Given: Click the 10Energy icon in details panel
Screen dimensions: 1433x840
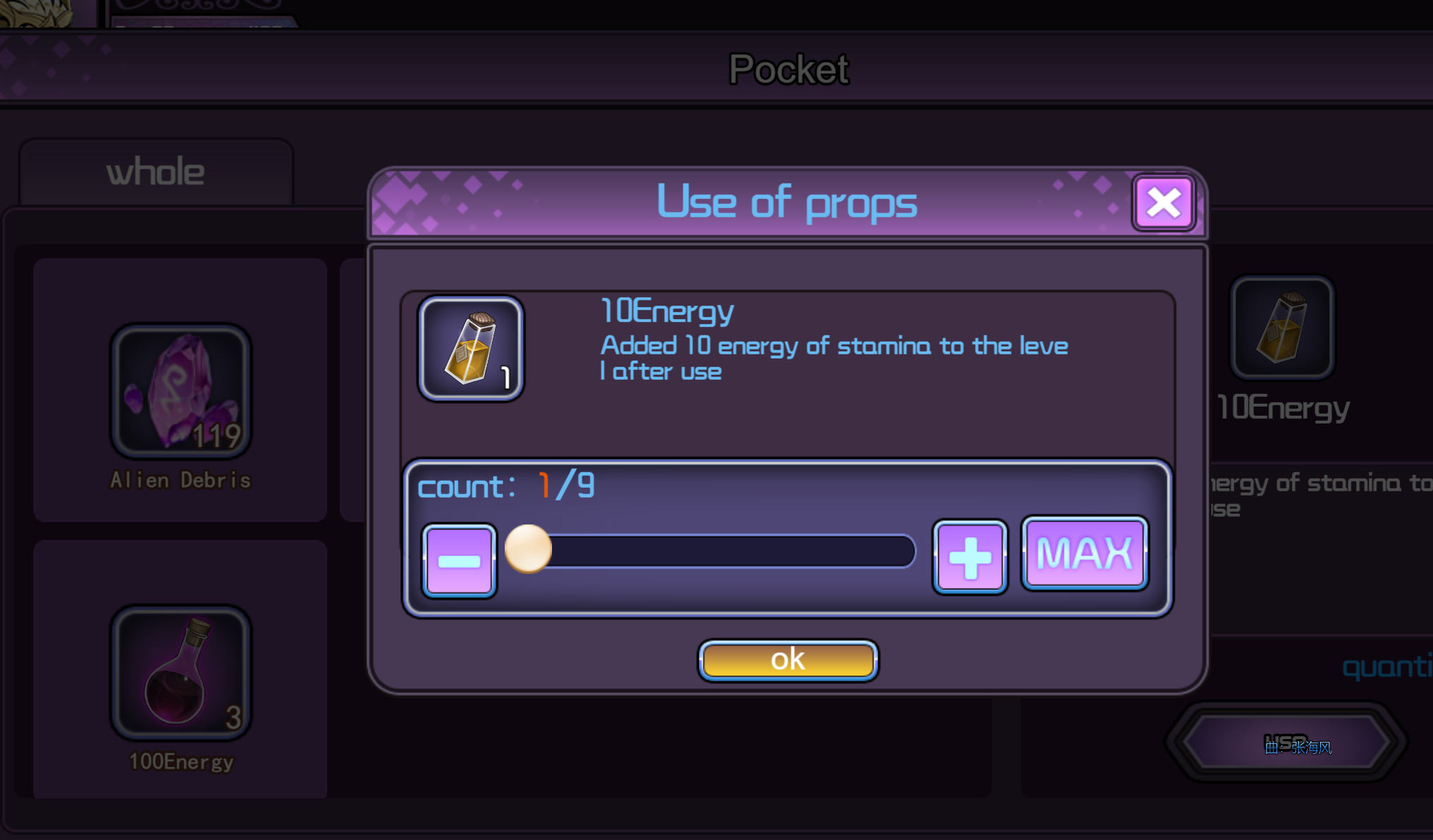Looking at the screenshot, I should (x=1282, y=328).
